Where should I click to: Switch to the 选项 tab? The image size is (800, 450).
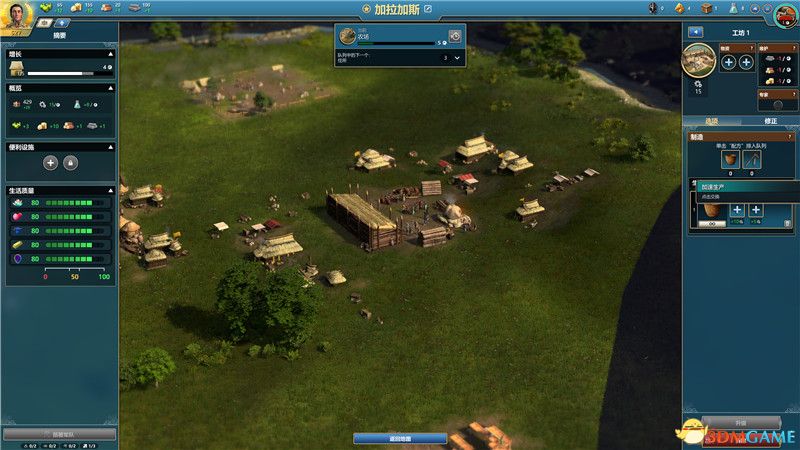tap(711, 121)
